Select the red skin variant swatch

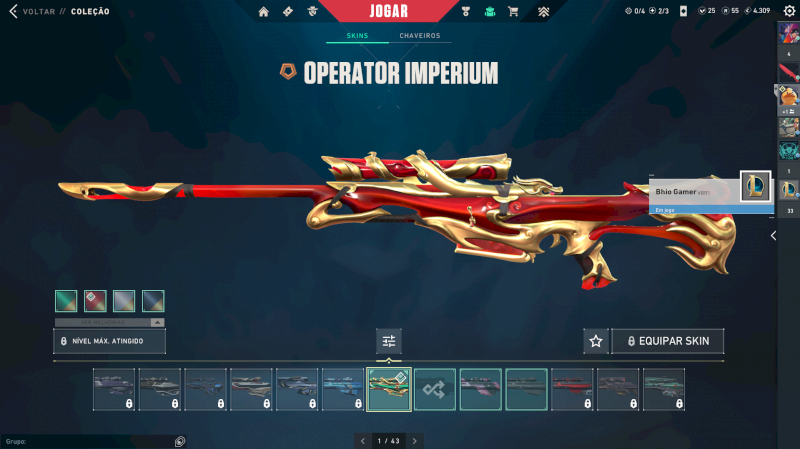click(95, 301)
